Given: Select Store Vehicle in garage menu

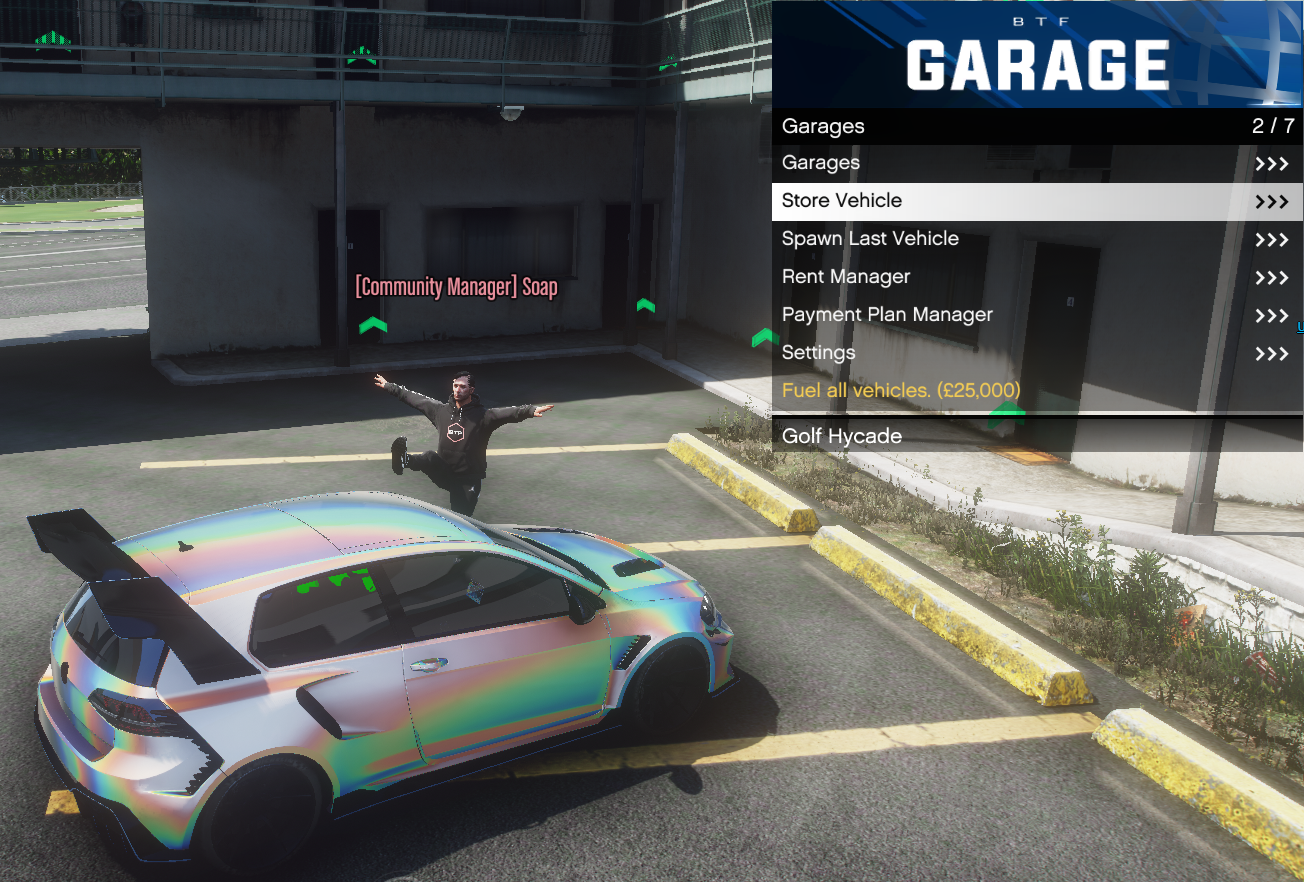Looking at the screenshot, I should pos(1035,201).
